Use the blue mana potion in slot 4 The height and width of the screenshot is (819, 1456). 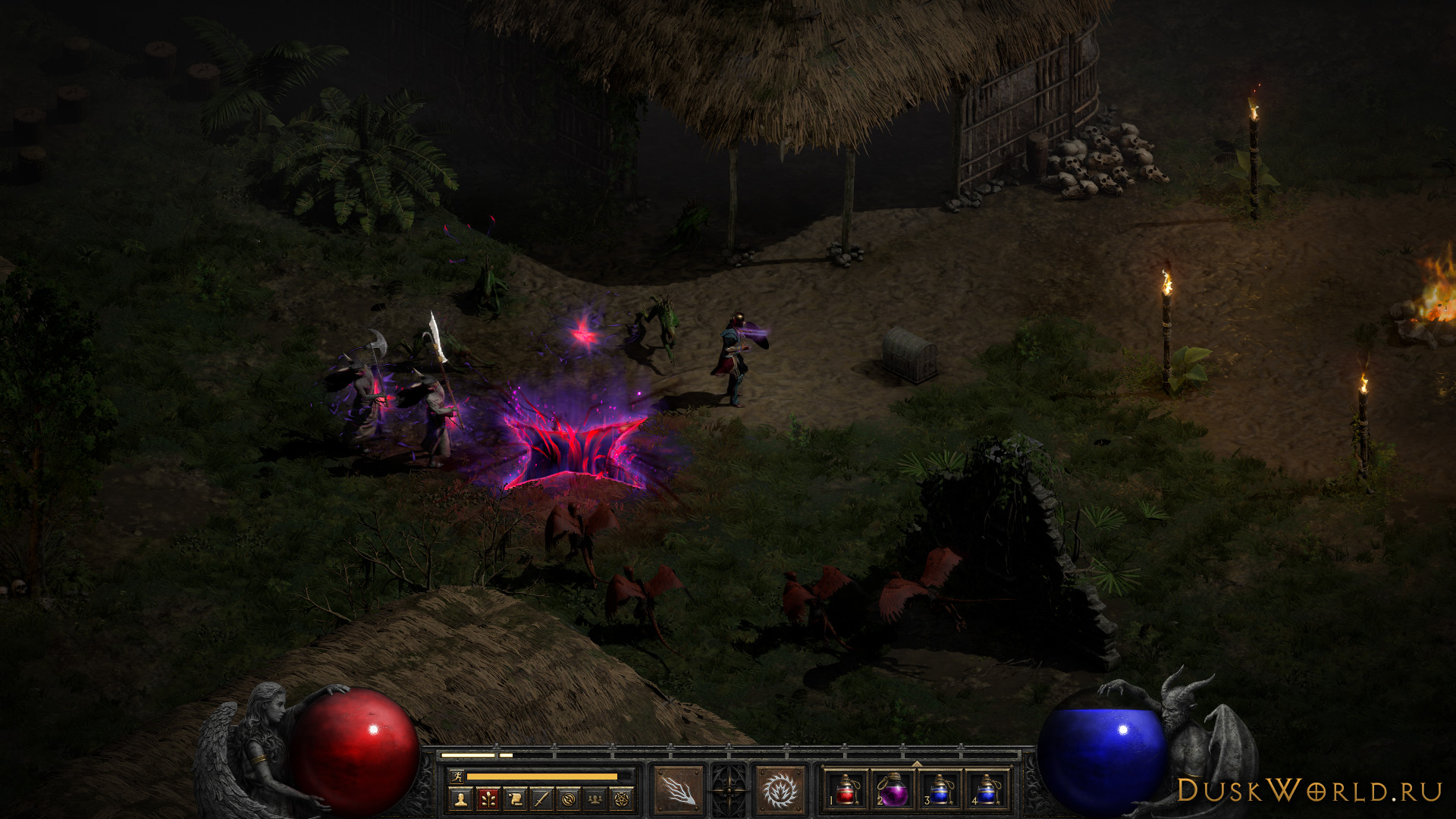point(987,790)
